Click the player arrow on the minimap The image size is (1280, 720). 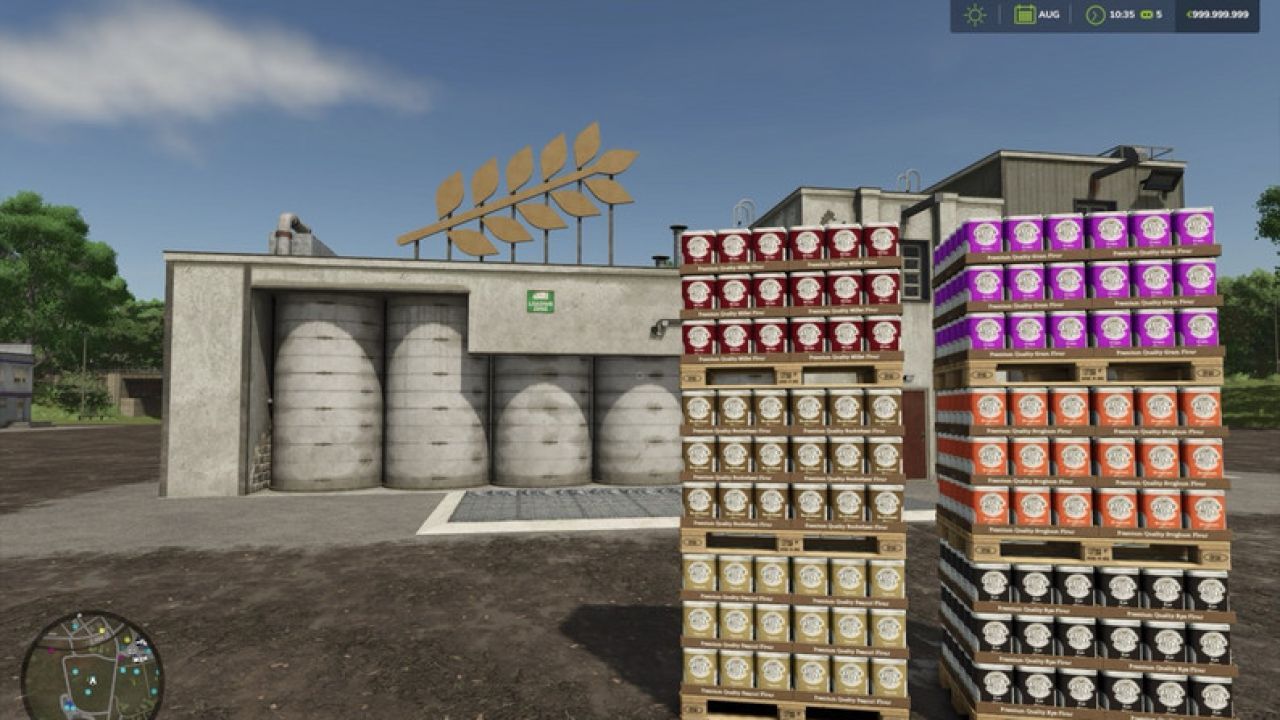tap(92, 680)
